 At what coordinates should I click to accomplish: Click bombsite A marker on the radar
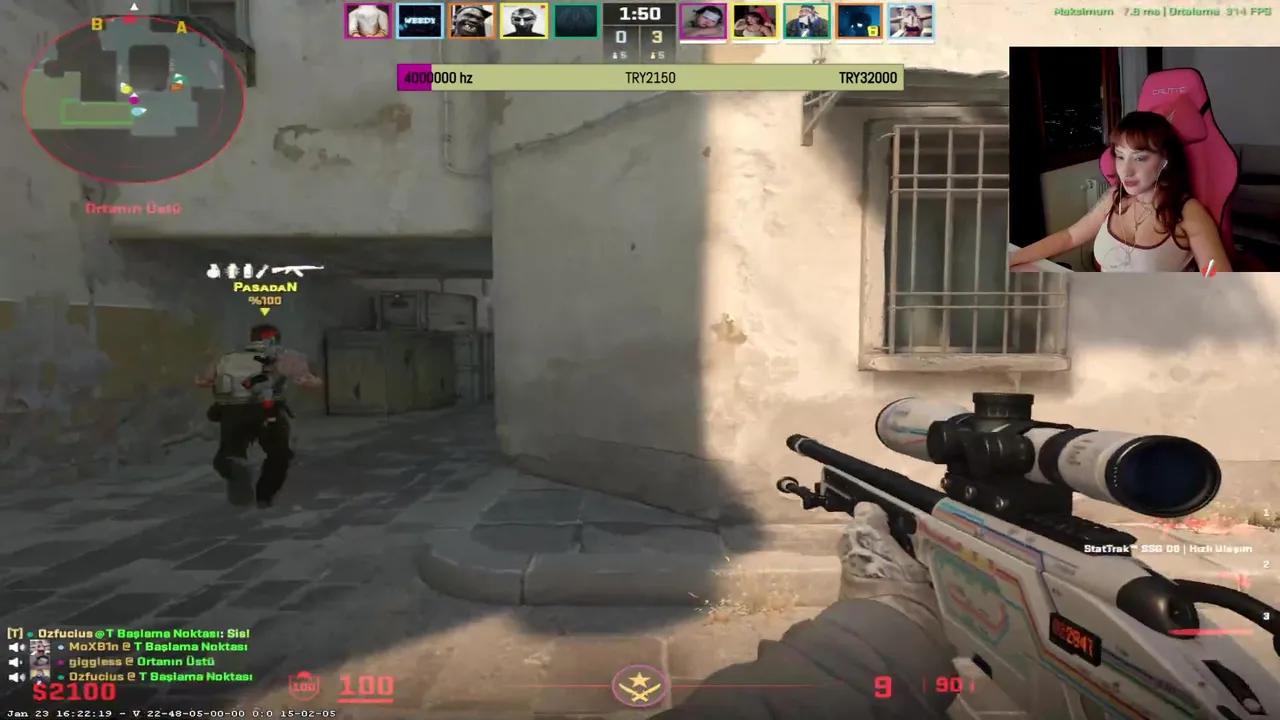coord(182,27)
